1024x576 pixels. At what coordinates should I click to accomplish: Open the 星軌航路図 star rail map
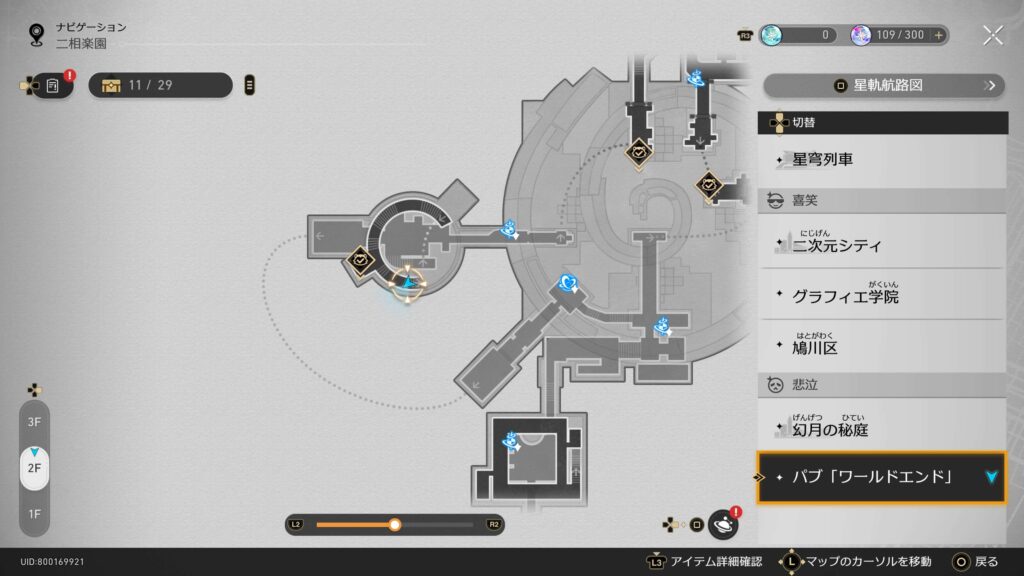(x=884, y=85)
